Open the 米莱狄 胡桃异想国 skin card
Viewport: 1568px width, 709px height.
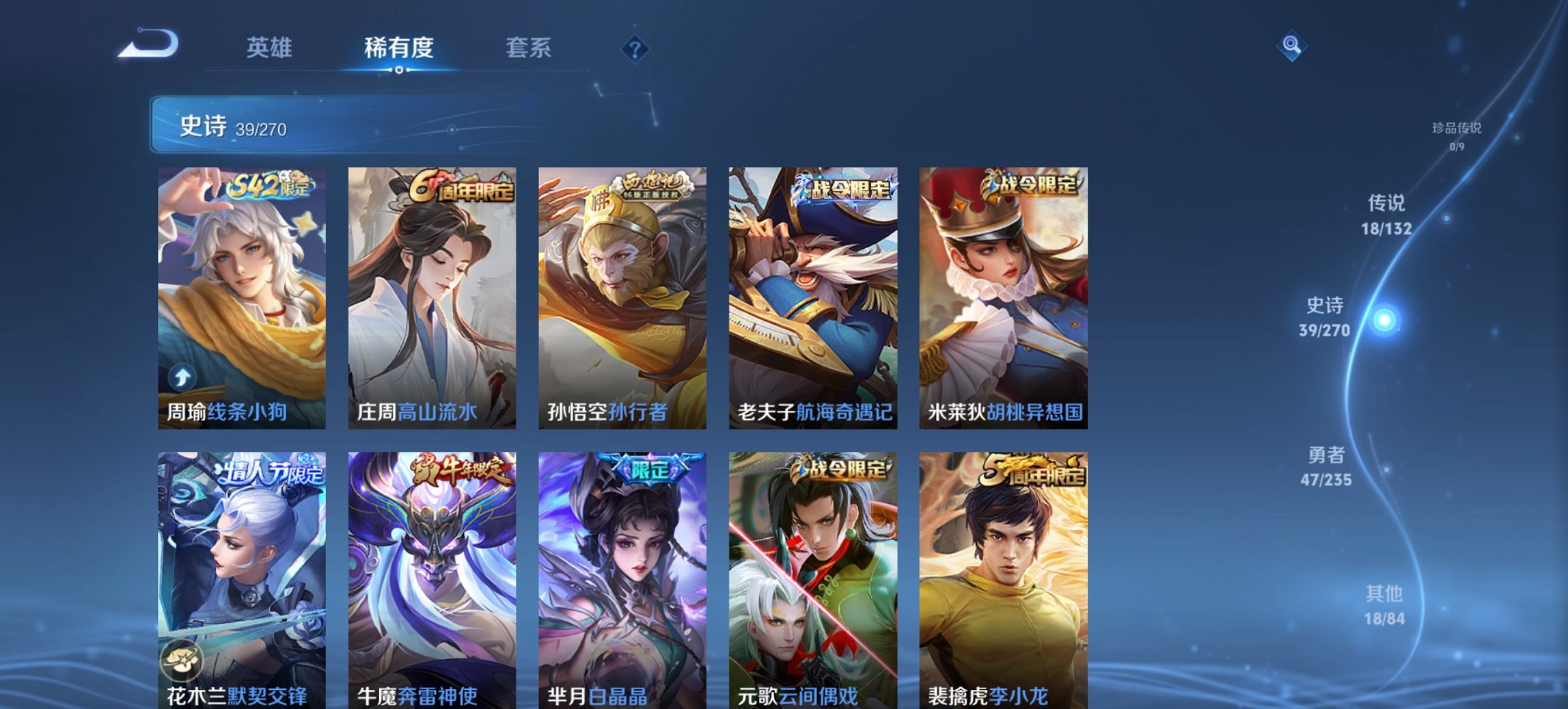1008,294
